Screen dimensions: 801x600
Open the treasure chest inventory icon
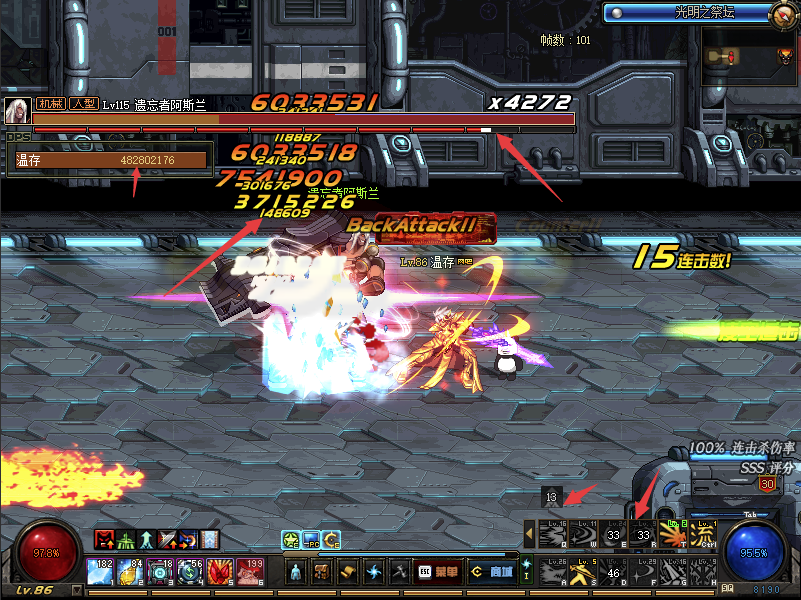point(322,572)
